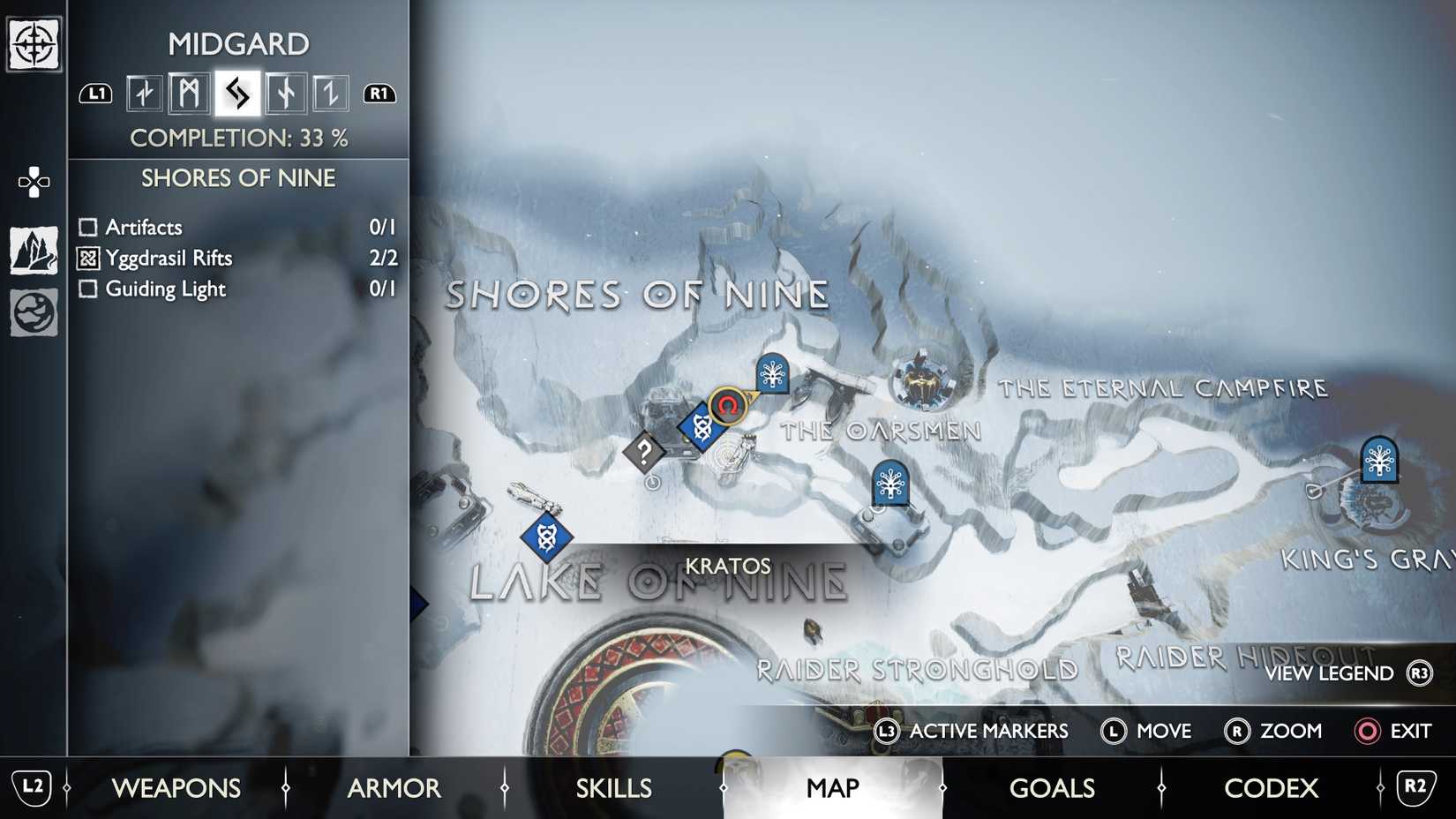Image resolution: width=1456 pixels, height=819 pixels.
Task: Choose the mystic gateway marker near King's Grave
Action: (x=1378, y=459)
